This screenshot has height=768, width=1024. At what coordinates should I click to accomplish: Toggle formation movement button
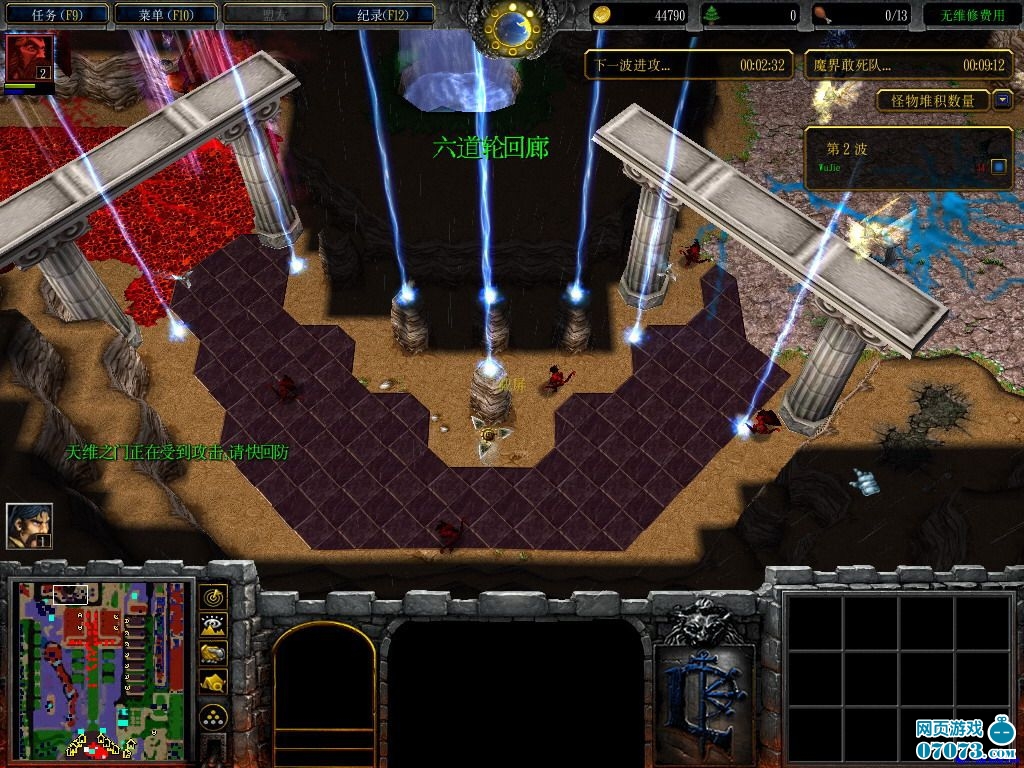coord(213,717)
